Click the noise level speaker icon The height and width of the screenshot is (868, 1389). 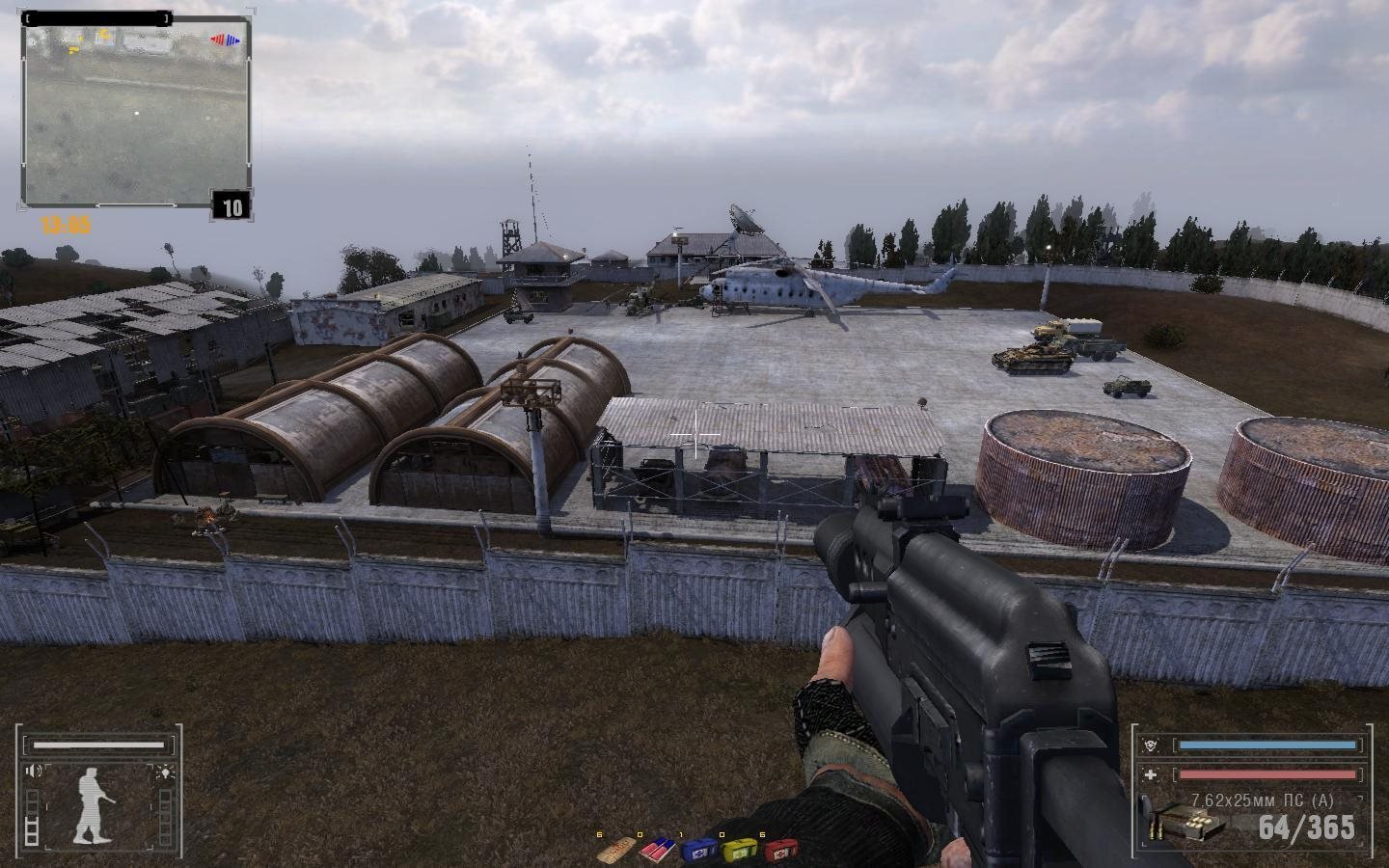[35, 771]
